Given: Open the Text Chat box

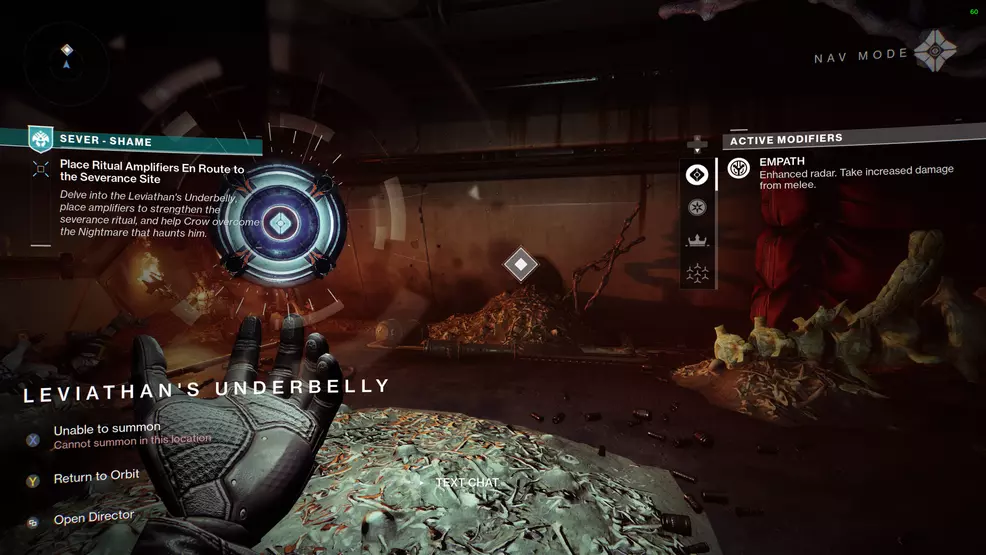Looking at the screenshot, I should pos(466,483).
